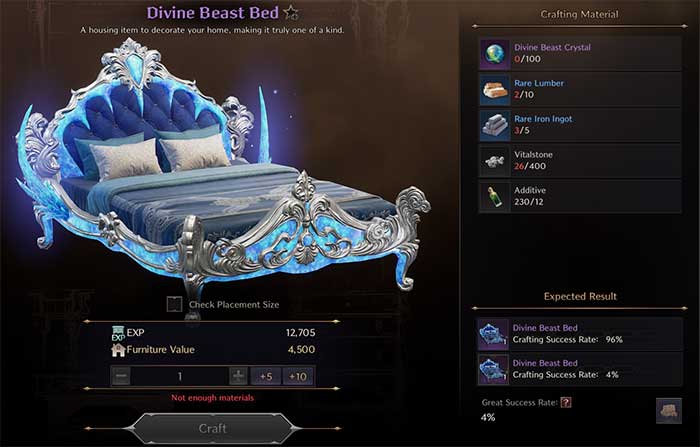Increase craft quantity with plus button
Viewport: 700px width, 447px height.
click(x=238, y=376)
